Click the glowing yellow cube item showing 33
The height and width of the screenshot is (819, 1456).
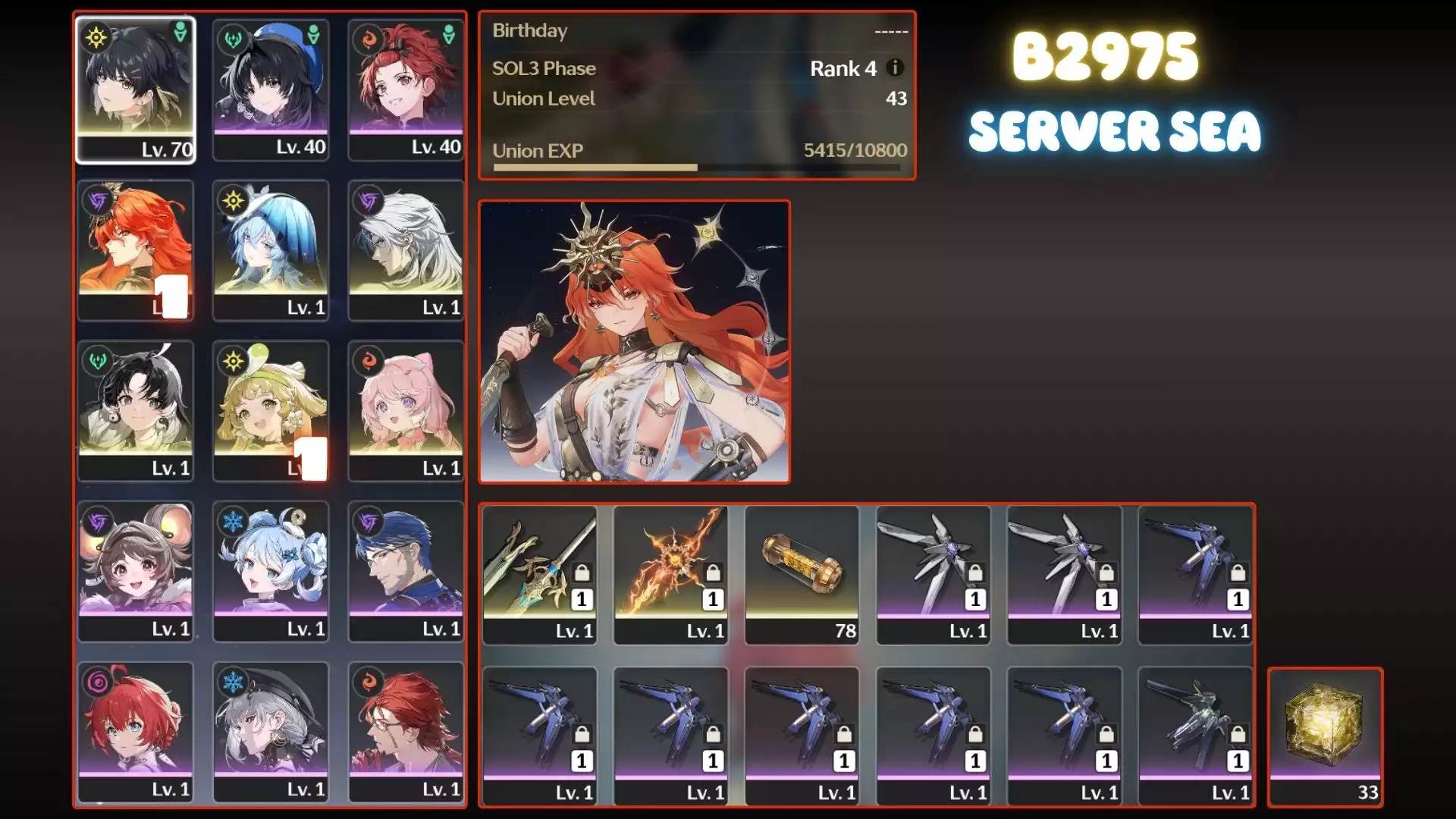point(1325,736)
